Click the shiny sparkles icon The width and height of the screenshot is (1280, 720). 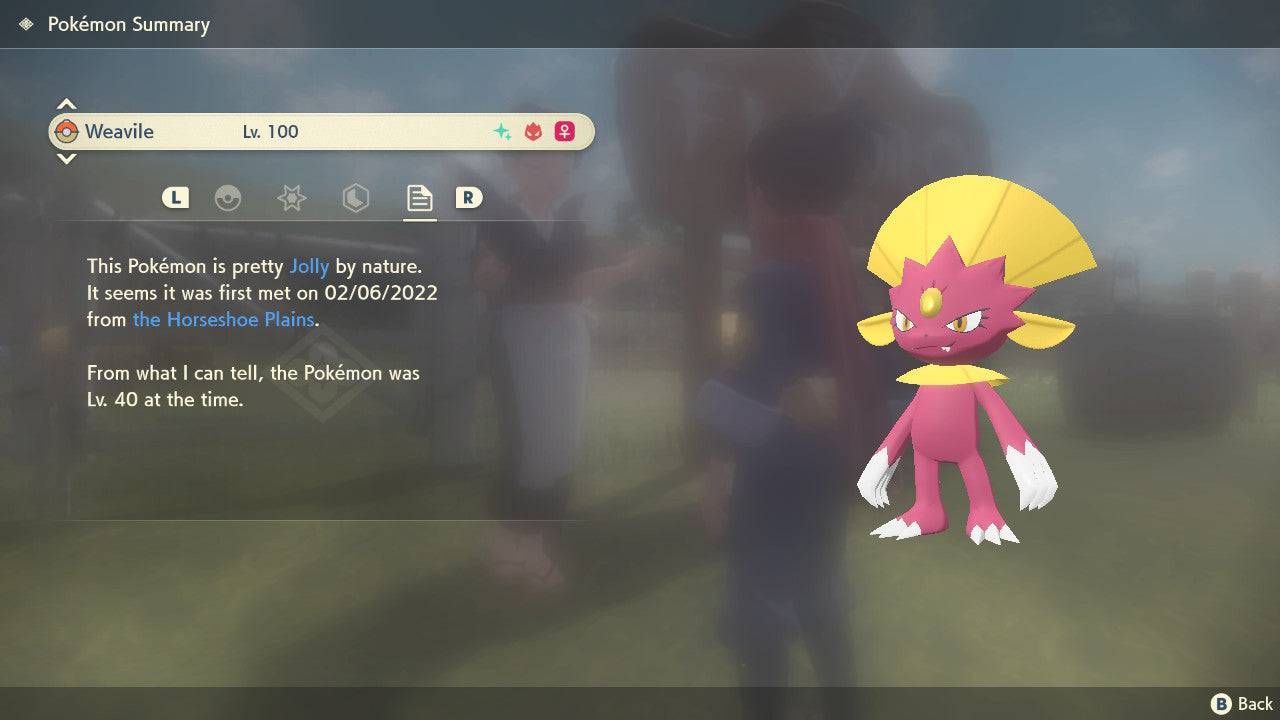(x=500, y=131)
